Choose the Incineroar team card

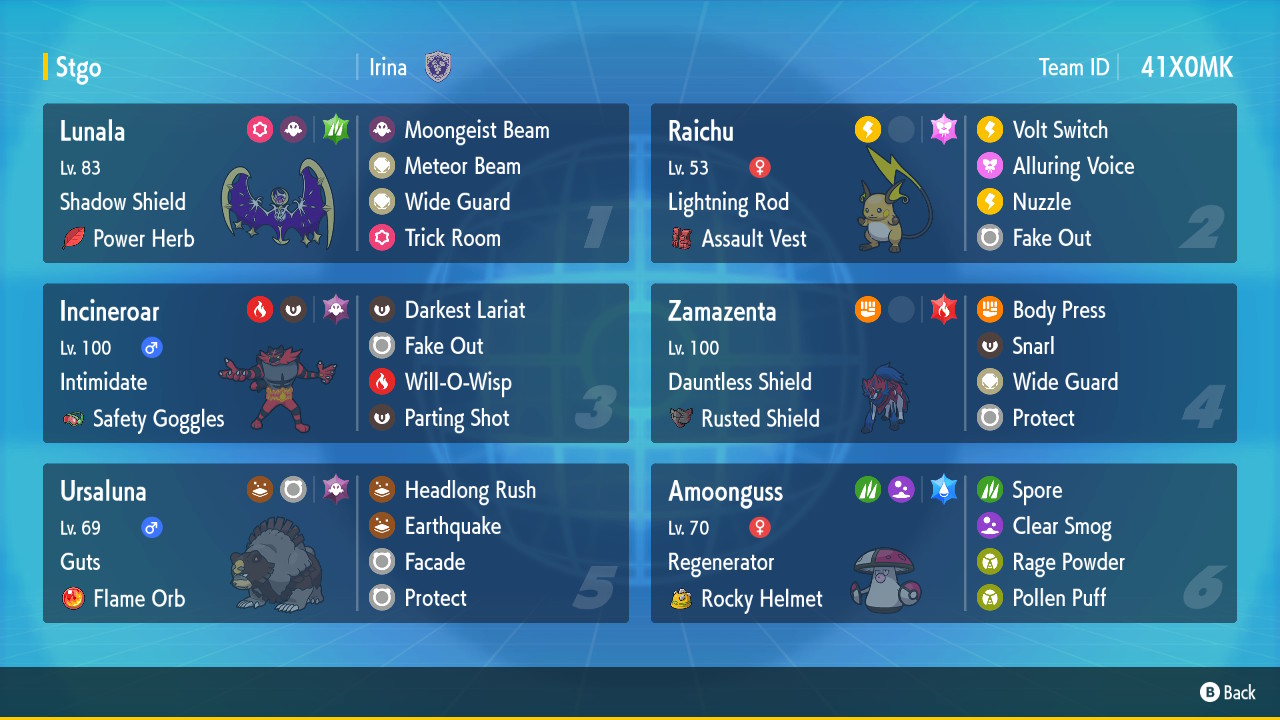pos(335,363)
